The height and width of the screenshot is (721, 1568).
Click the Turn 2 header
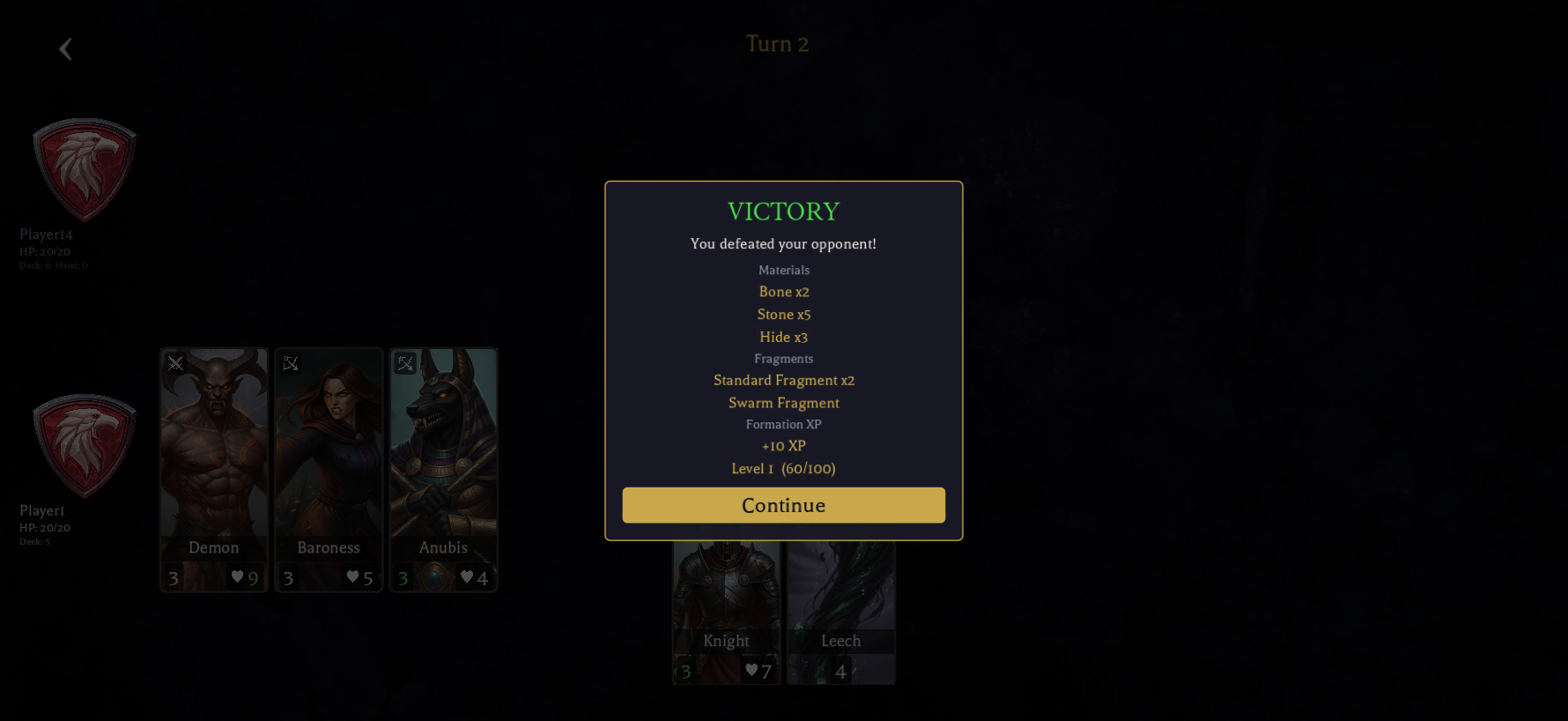click(776, 43)
